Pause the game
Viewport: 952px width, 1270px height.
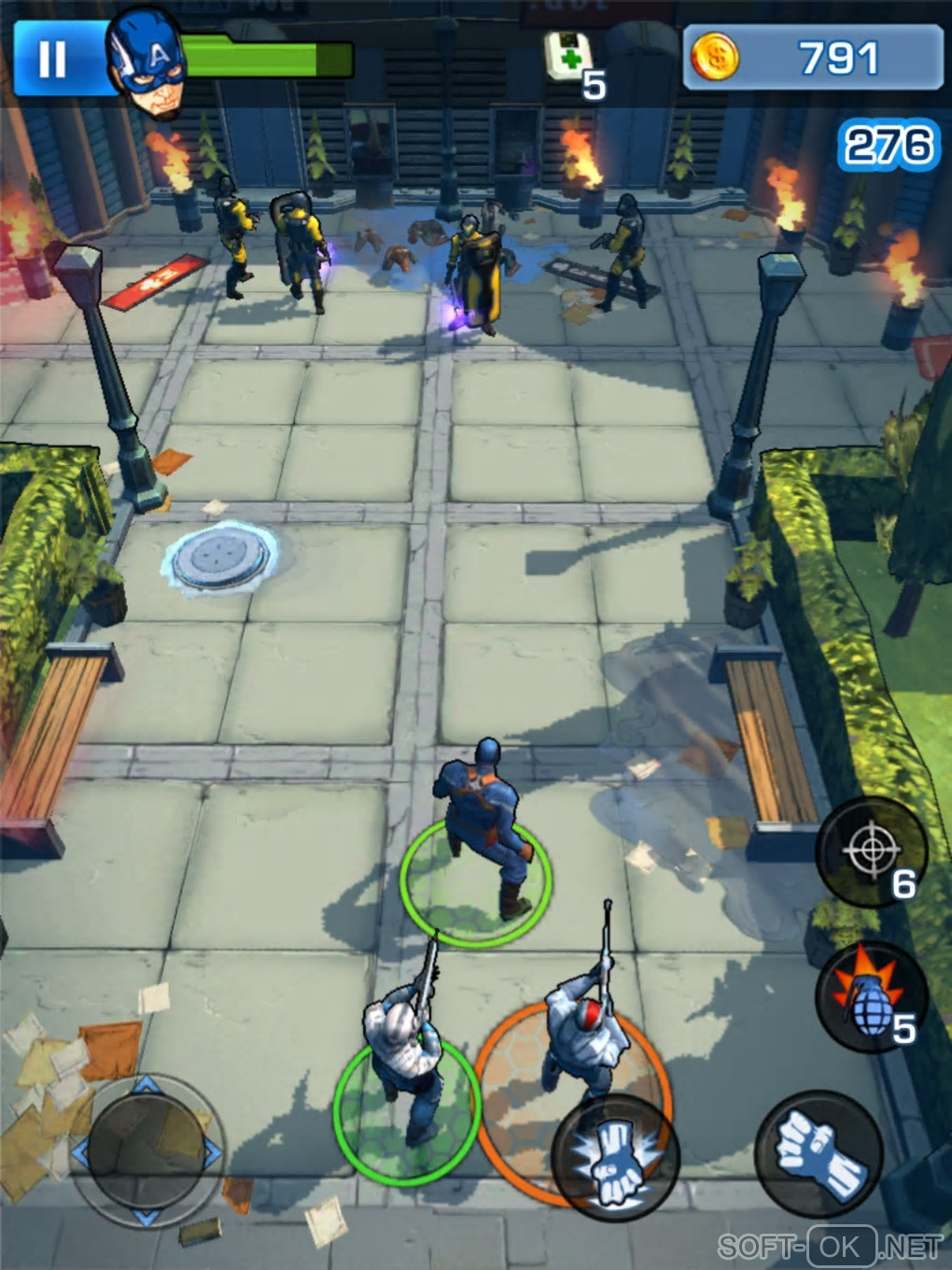tap(52, 59)
